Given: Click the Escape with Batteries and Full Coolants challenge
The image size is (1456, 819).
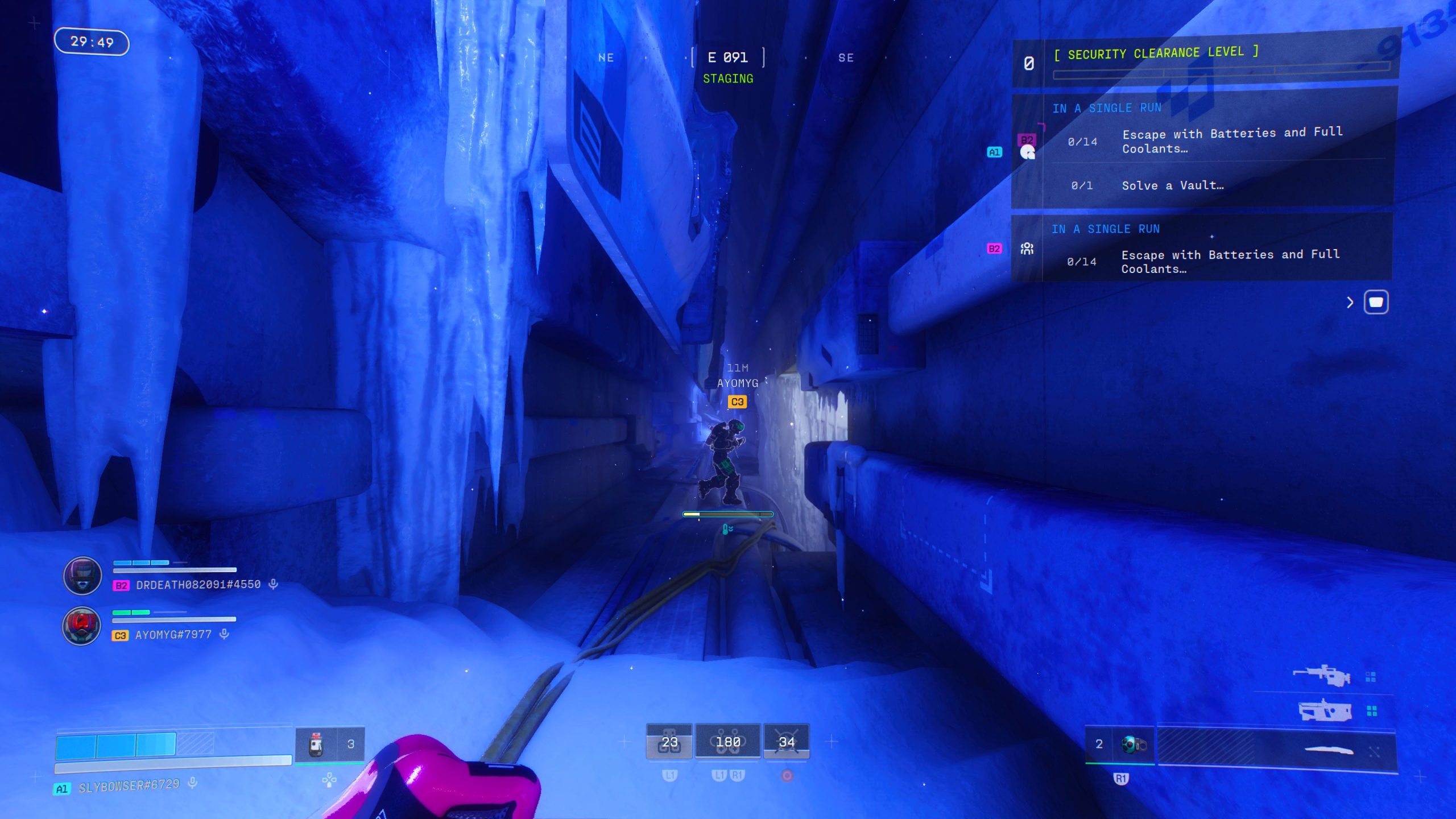Looking at the screenshot, I should tap(1231, 140).
